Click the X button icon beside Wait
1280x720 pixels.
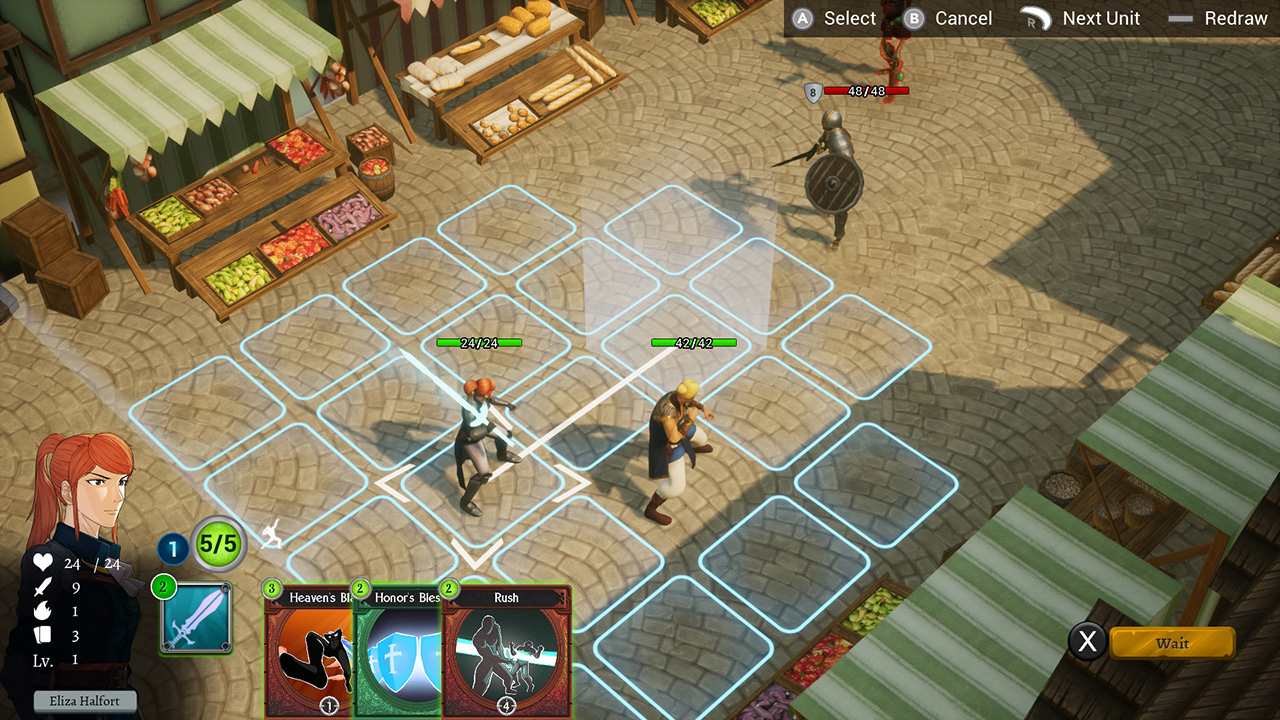(1088, 643)
